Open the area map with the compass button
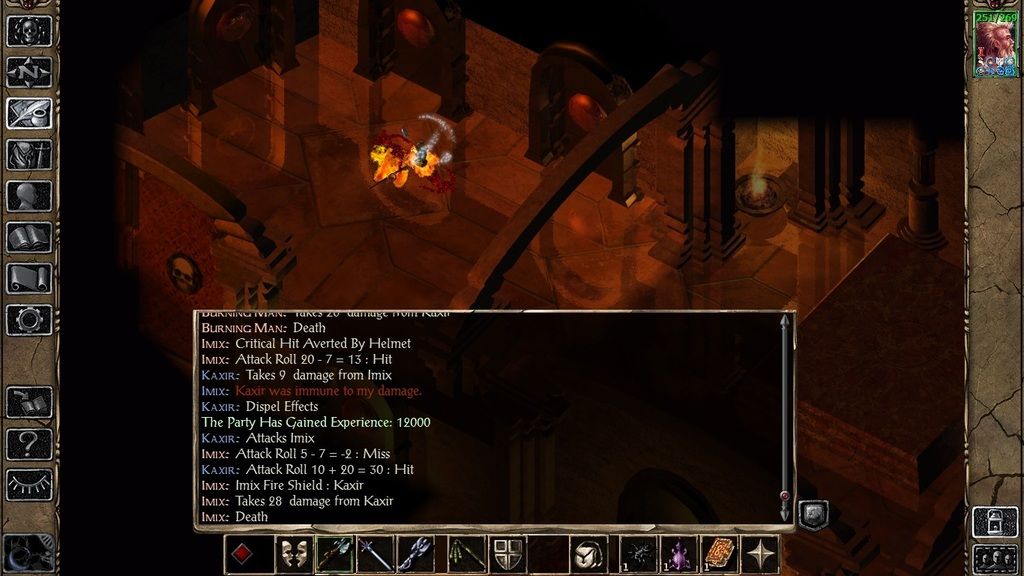Screen dimensions: 1024x576 tap(29, 72)
